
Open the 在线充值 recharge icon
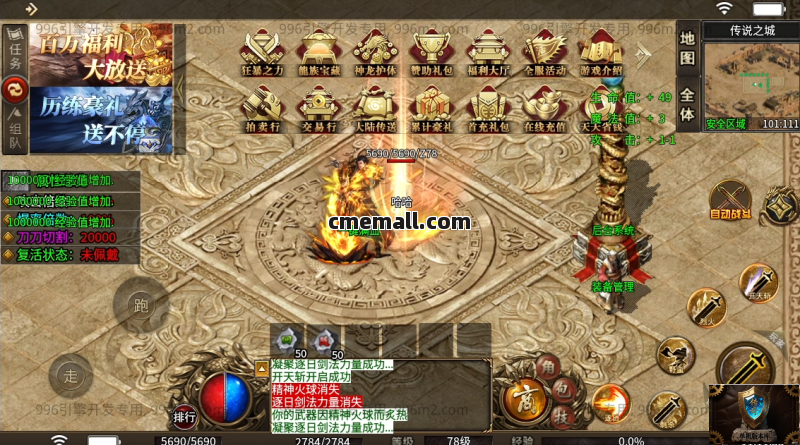[x=544, y=107]
